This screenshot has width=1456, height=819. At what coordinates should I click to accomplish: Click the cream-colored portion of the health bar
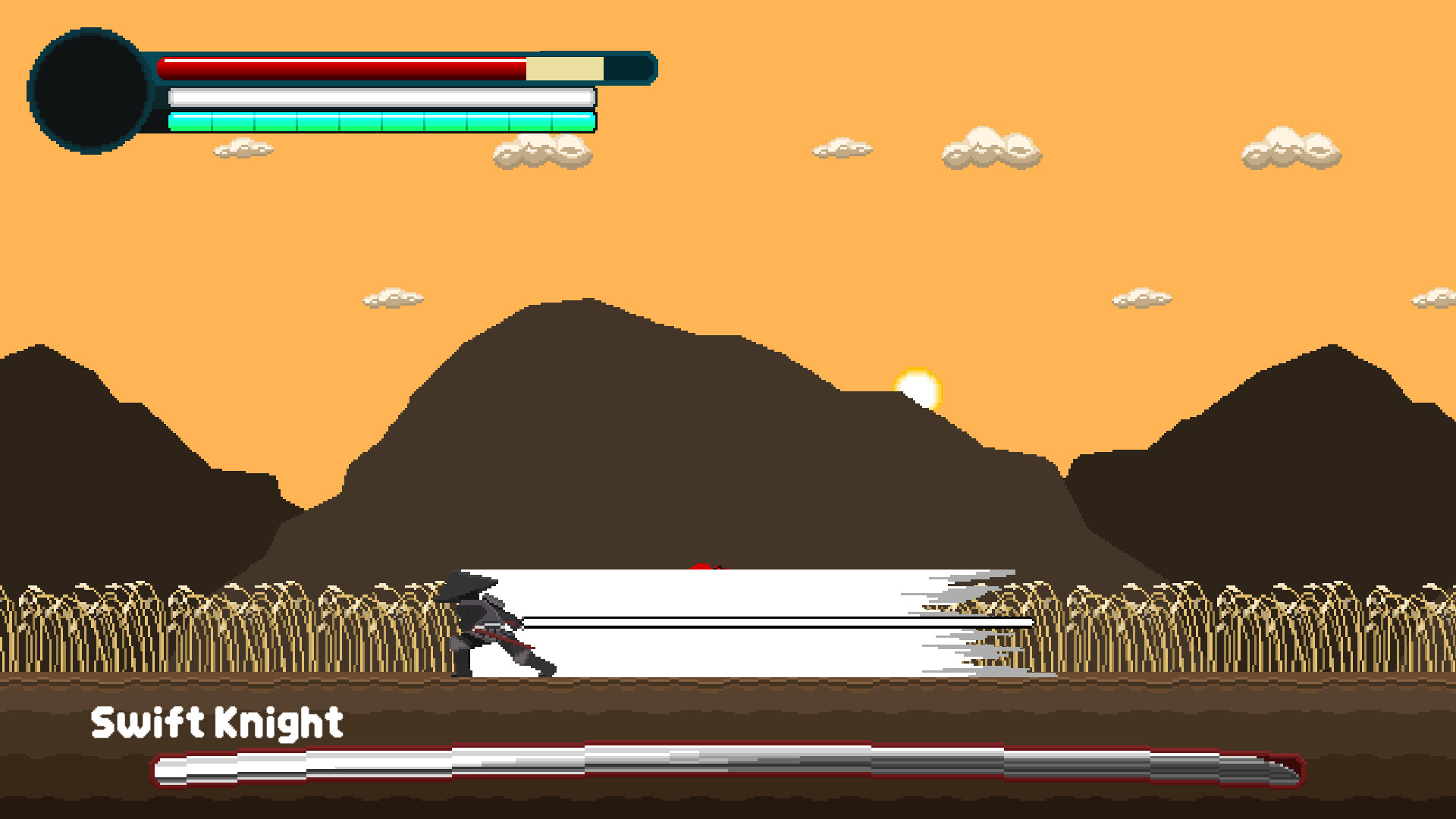(x=565, y=66)
